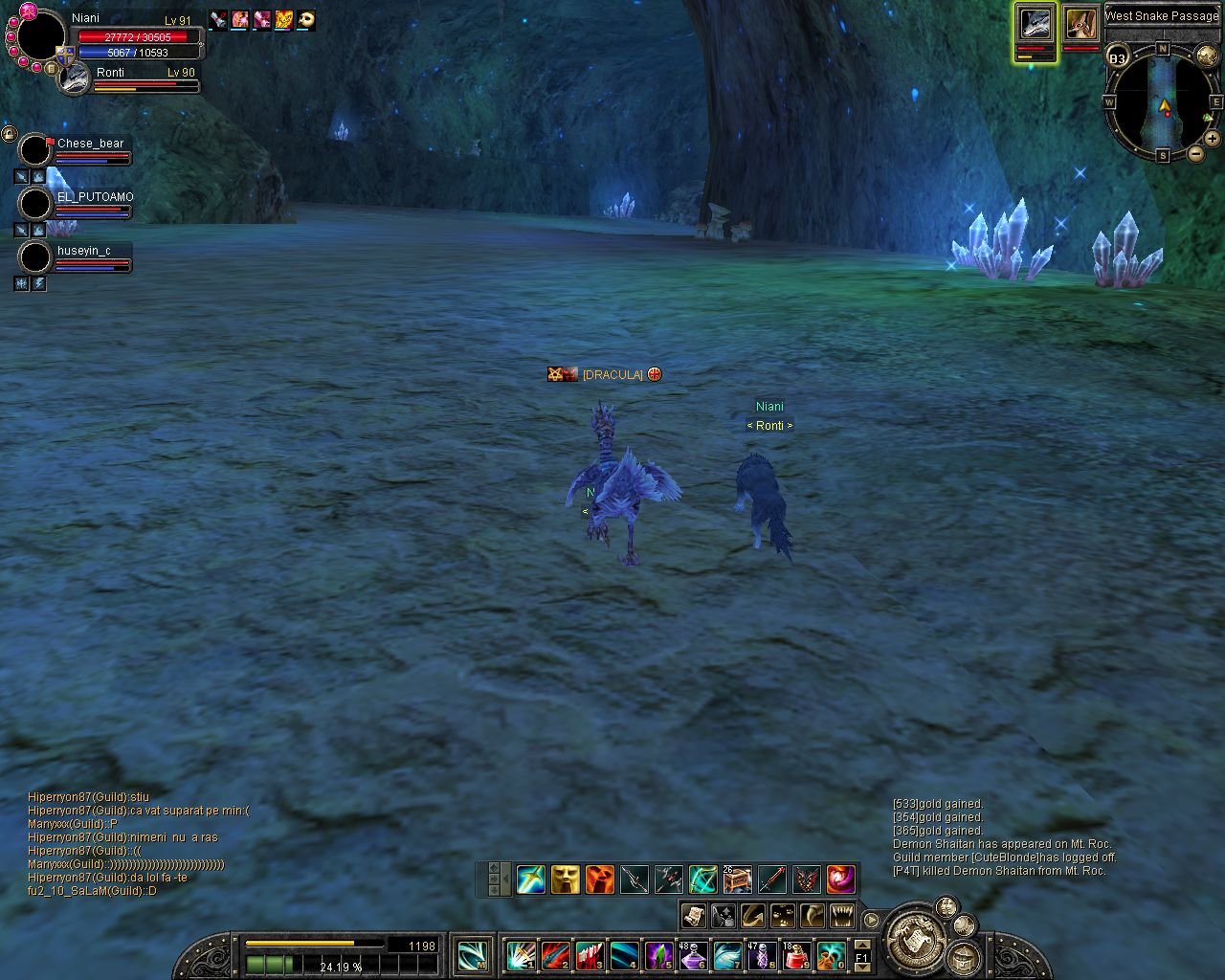
Task: Zoom in the minimap with the plus button
Action: (1212, 140)
